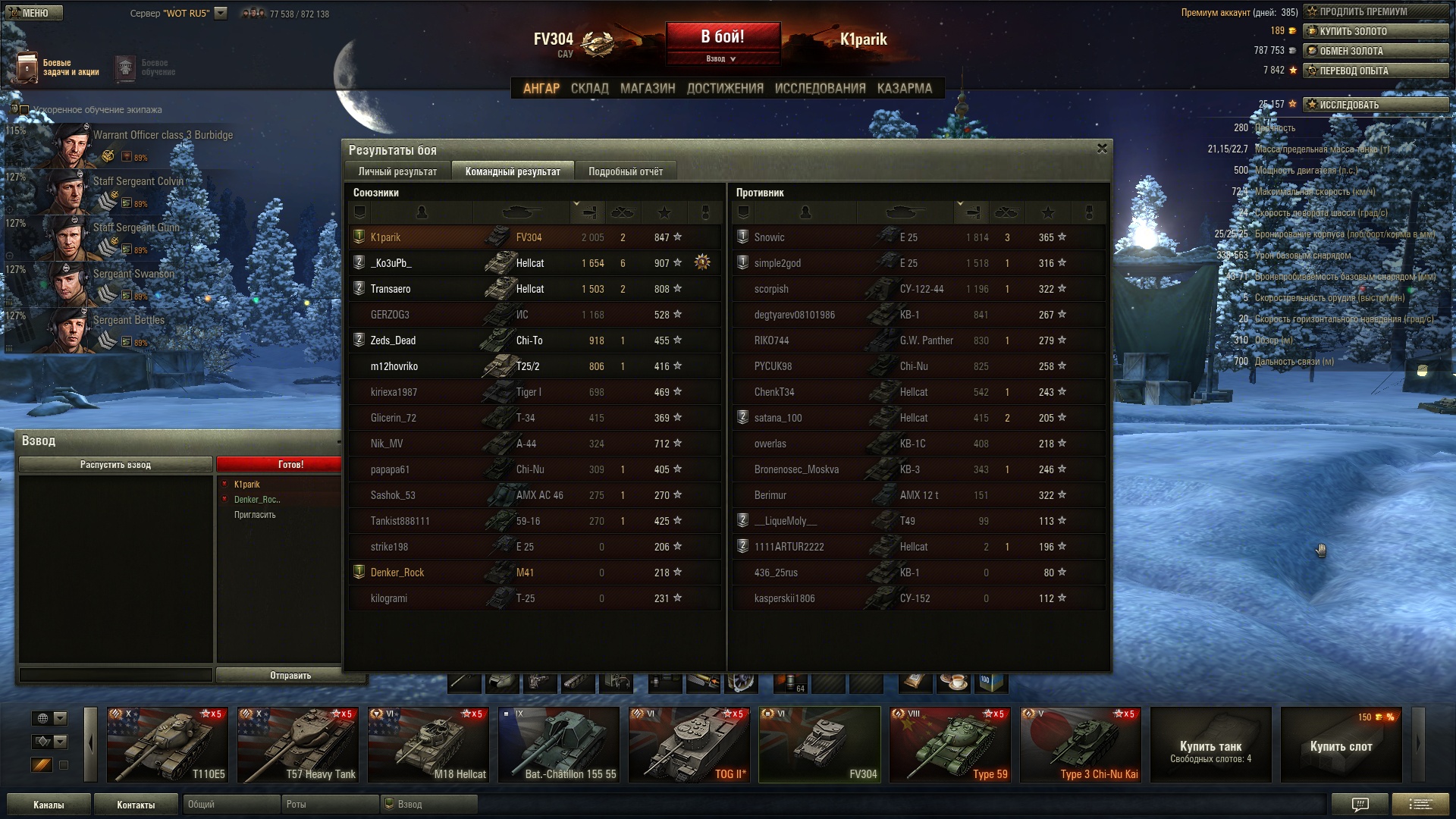
Task: Disband platoon with Распустить взвод
Action: (x=115, y=464)
